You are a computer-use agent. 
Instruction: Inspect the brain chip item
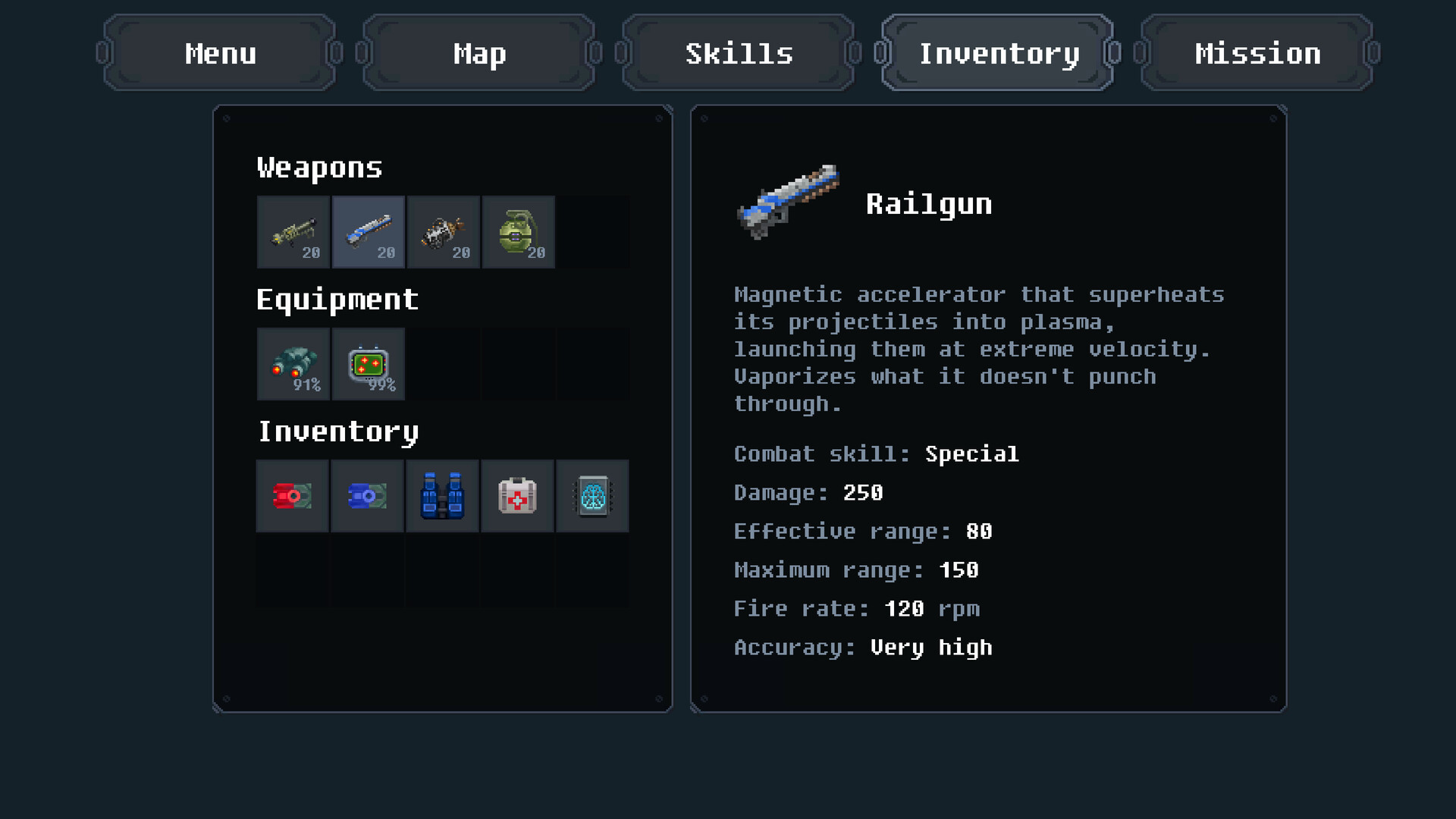[593, 496]
